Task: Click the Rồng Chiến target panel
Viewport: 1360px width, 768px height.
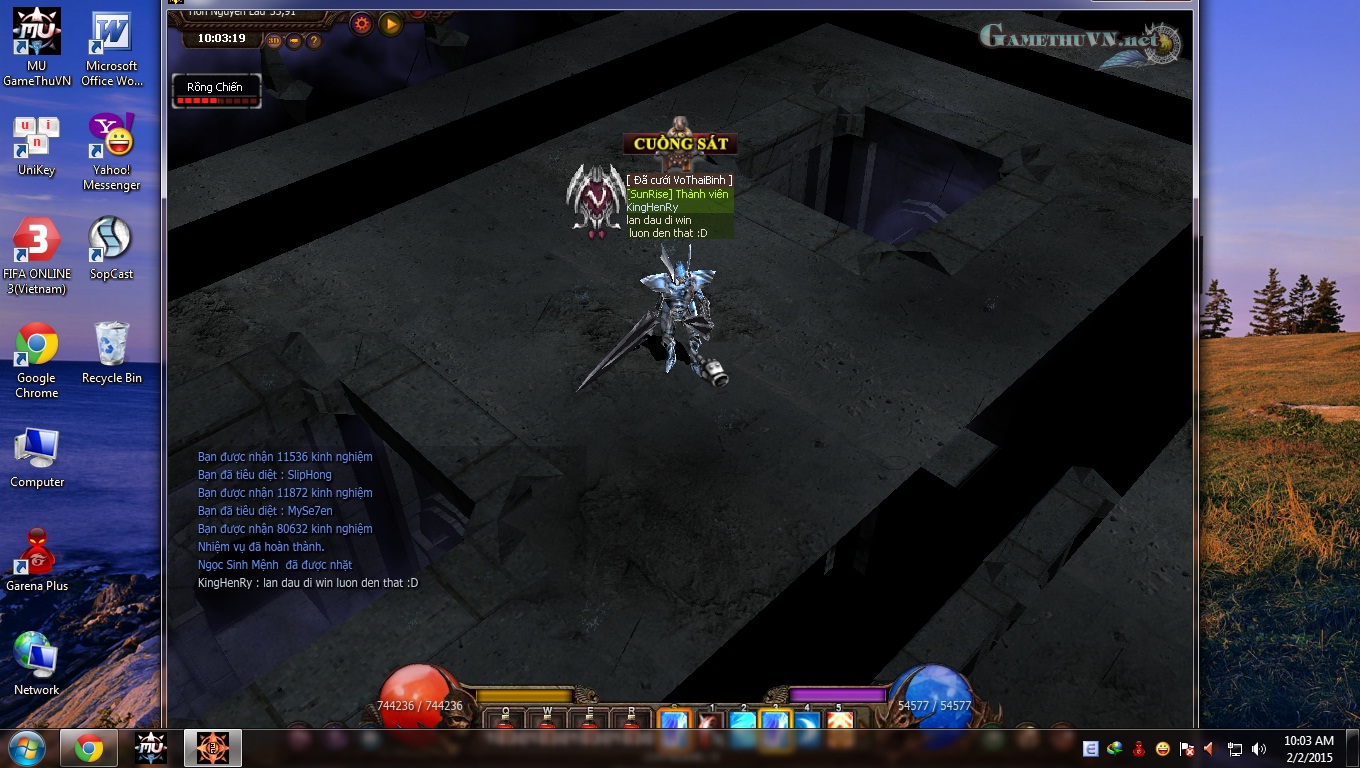Action: tap(216, 91)
